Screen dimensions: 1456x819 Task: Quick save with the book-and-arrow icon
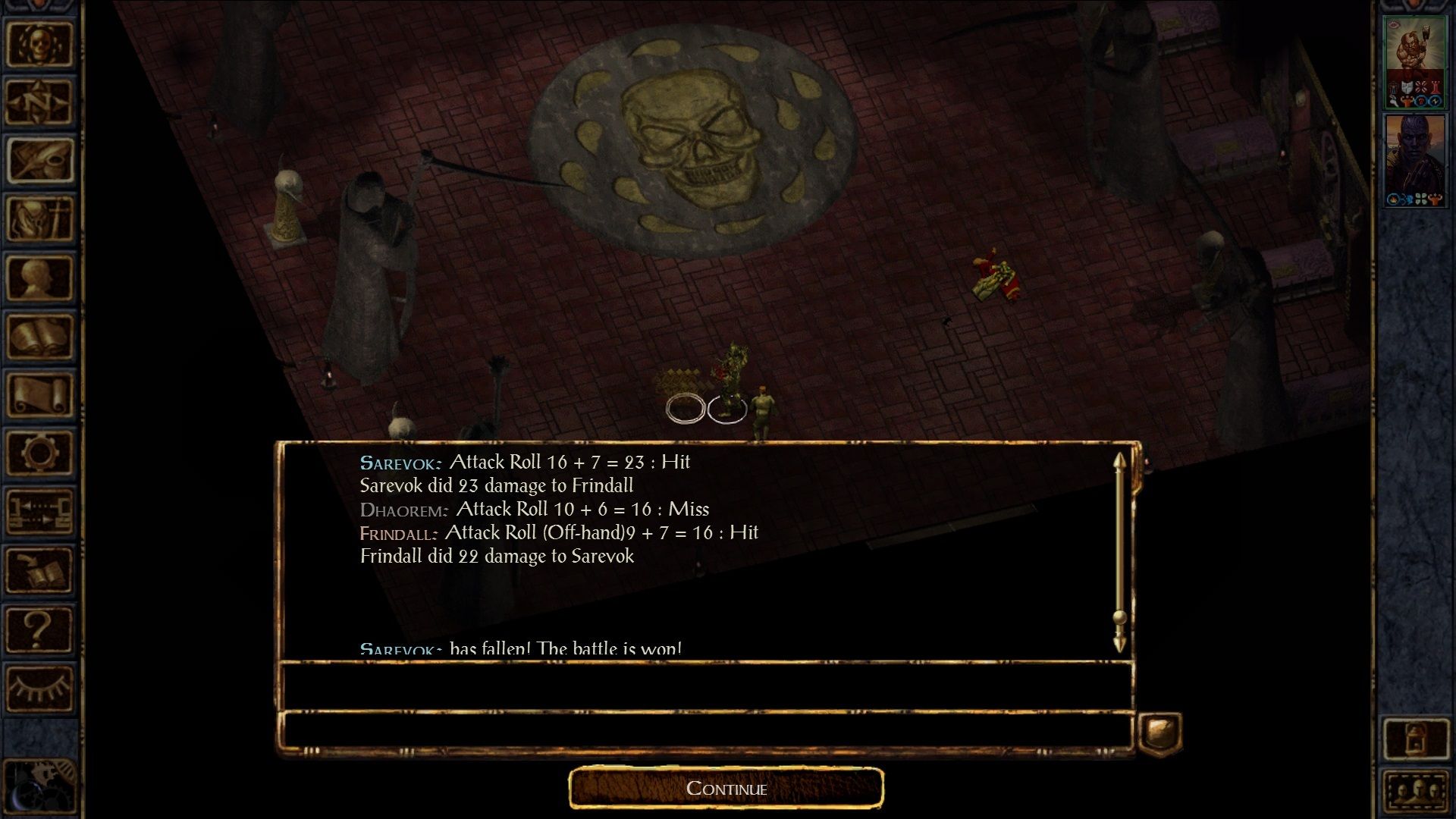point(39,570)
